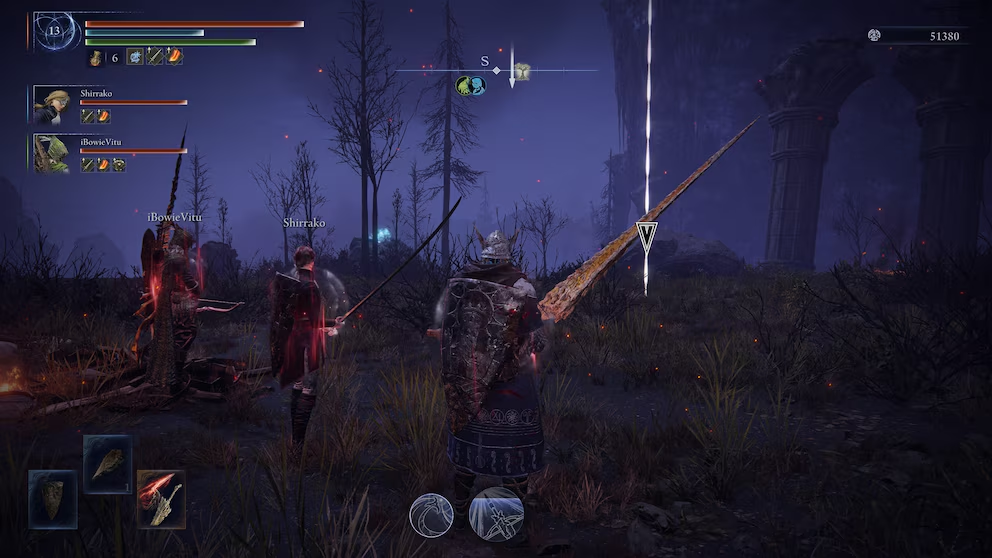Screen dimensions: 992x558
Task: Select the shield slot in the equipment panel
Action: pyautogui.click(x=53, y=498)
